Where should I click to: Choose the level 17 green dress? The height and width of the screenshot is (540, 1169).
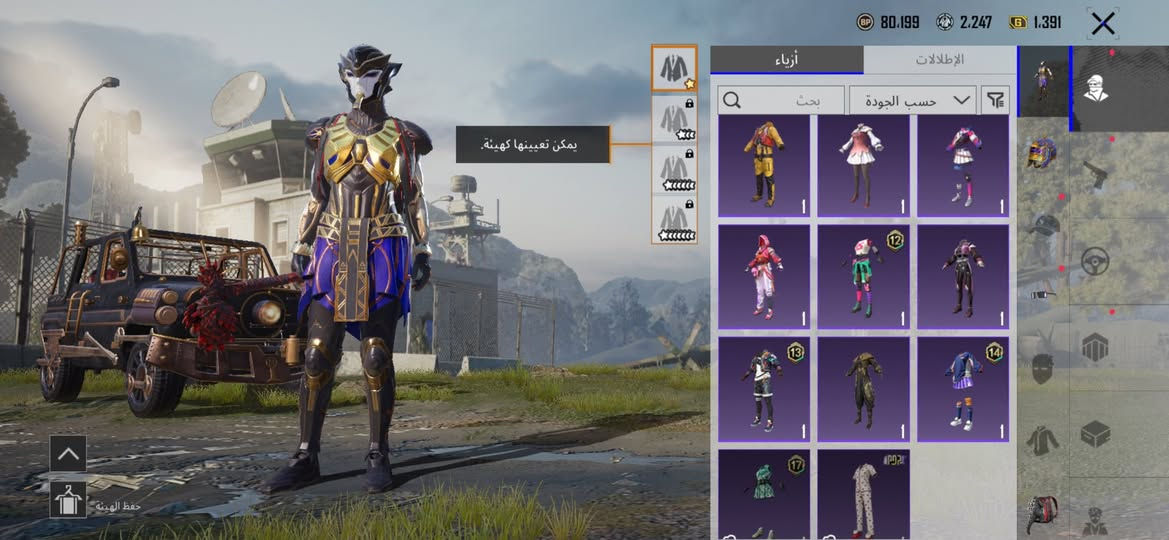(x=764, y=494)
